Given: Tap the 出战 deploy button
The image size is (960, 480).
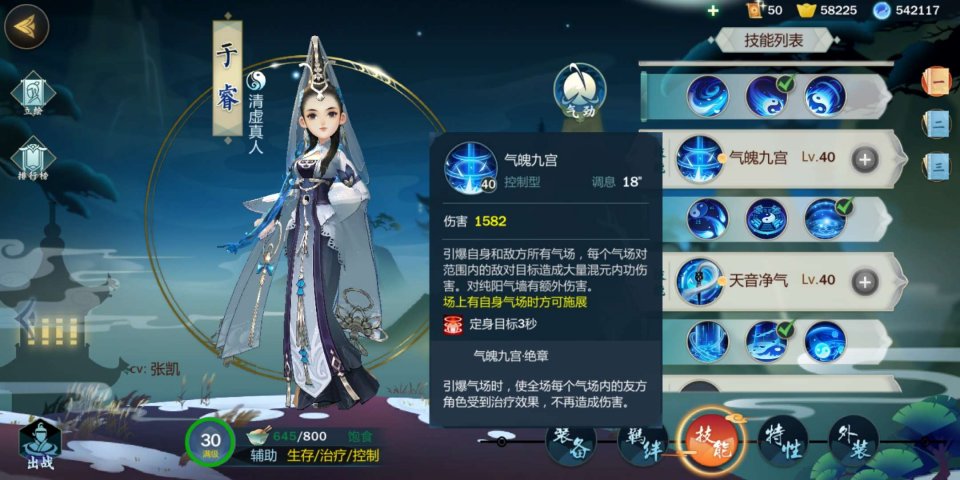Looking at the screenshot, I should coord(40,444).
